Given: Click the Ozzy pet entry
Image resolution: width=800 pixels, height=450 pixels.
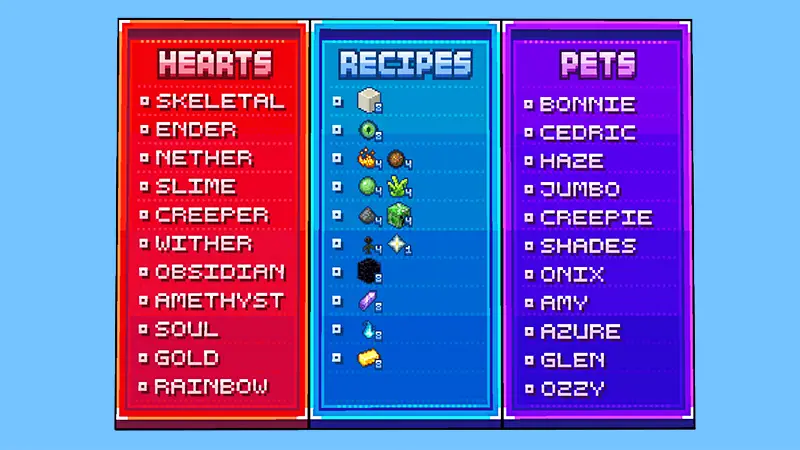Looking at the screenshot, I should (x=572, y=389).
